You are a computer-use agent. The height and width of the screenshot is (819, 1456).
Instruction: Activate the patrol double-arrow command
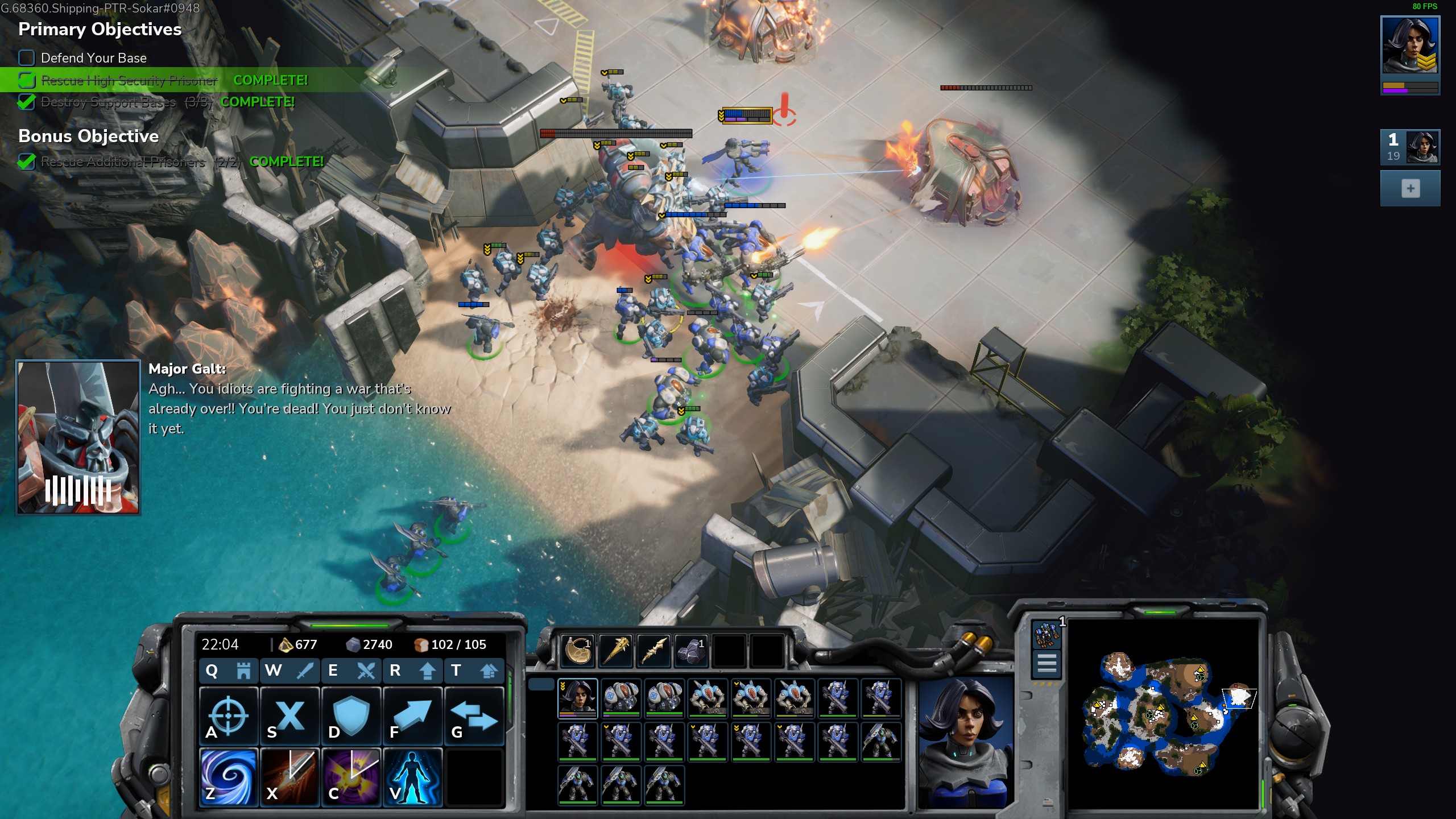(x=474, y=716)
